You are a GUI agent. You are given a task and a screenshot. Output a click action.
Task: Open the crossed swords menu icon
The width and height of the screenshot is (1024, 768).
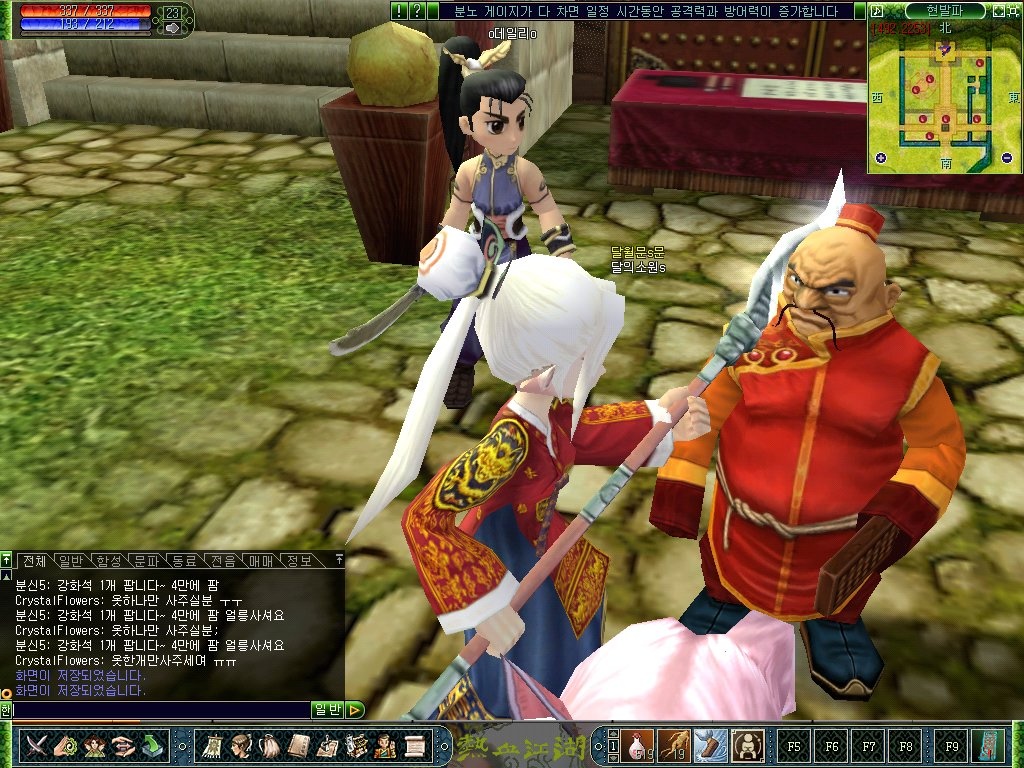pos(39,745)
